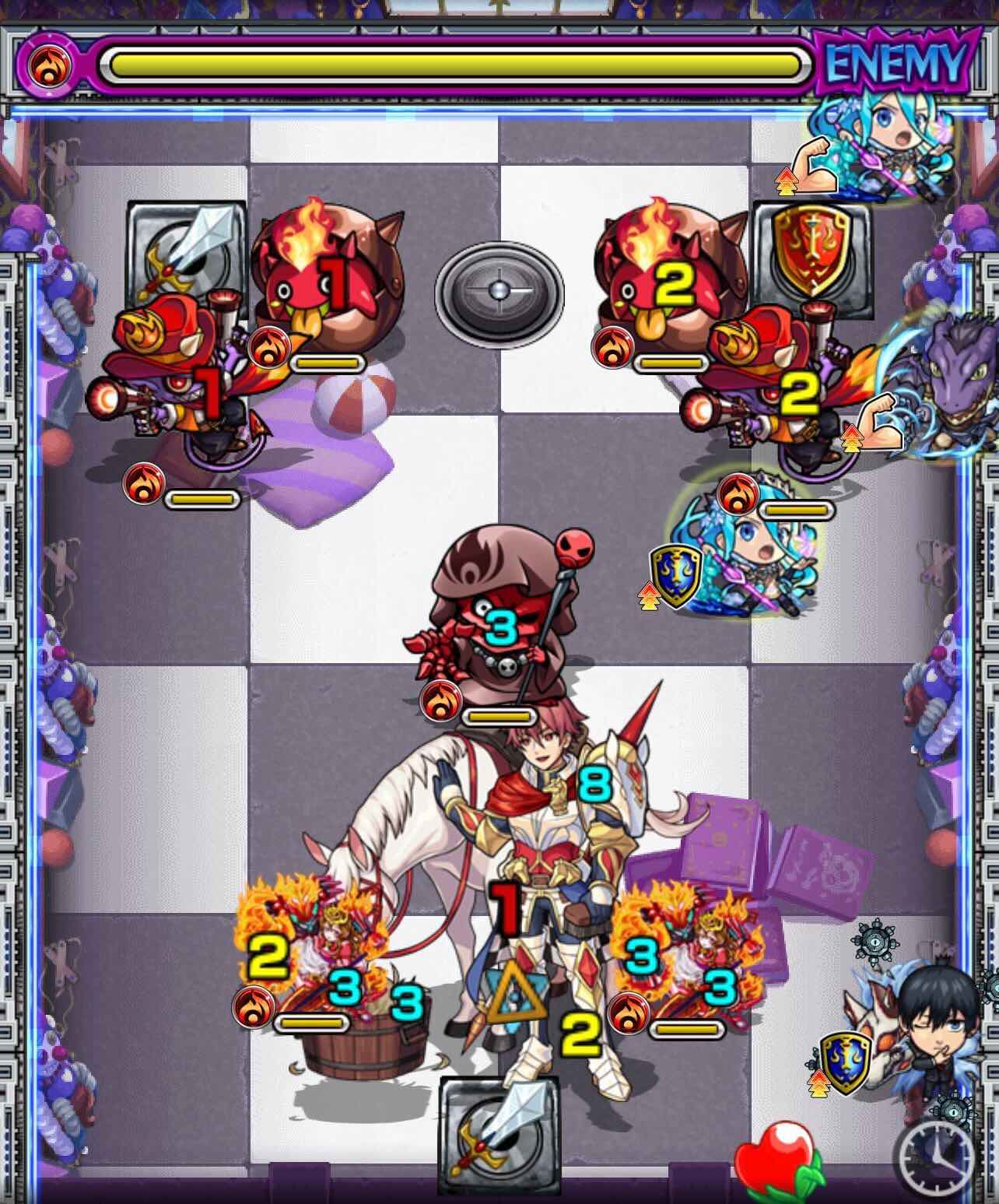999x1204 pixels.
Task: Expand the orange upgrade arrows under the blue dragon
Action: pyautogui.click(x=851, y=439)
